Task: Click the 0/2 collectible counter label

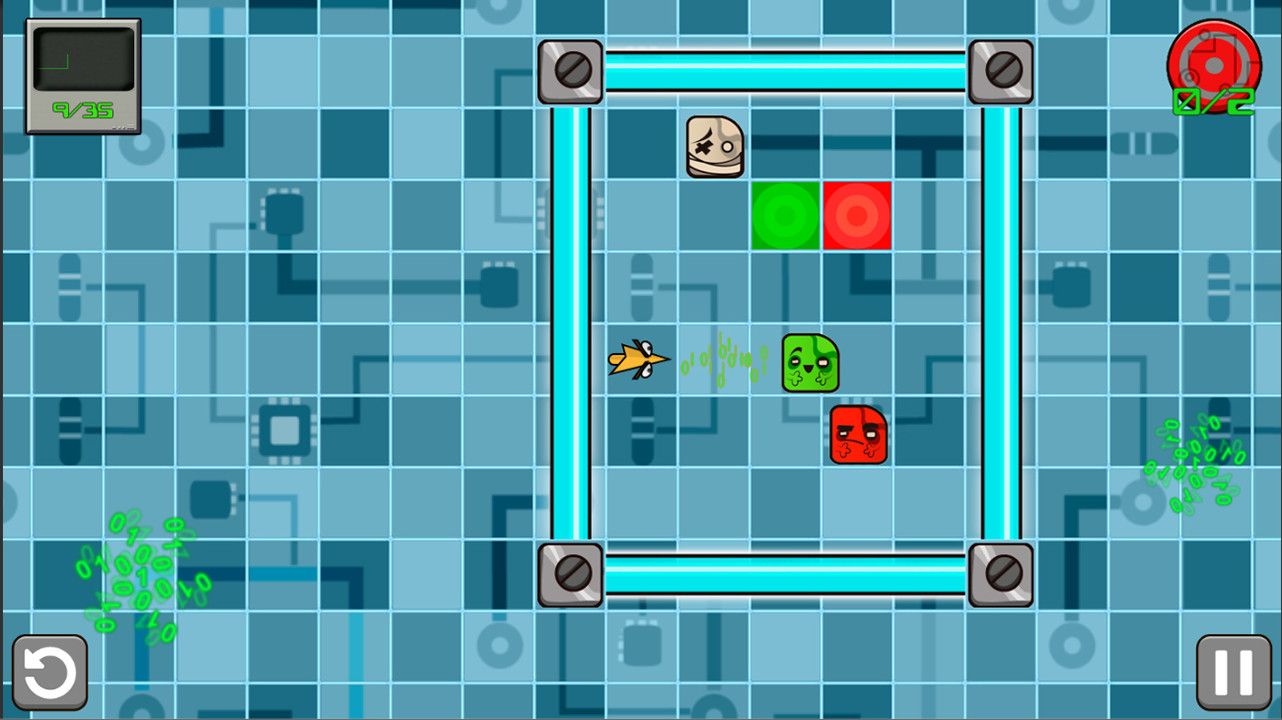Action: [x=1213, y=100]
